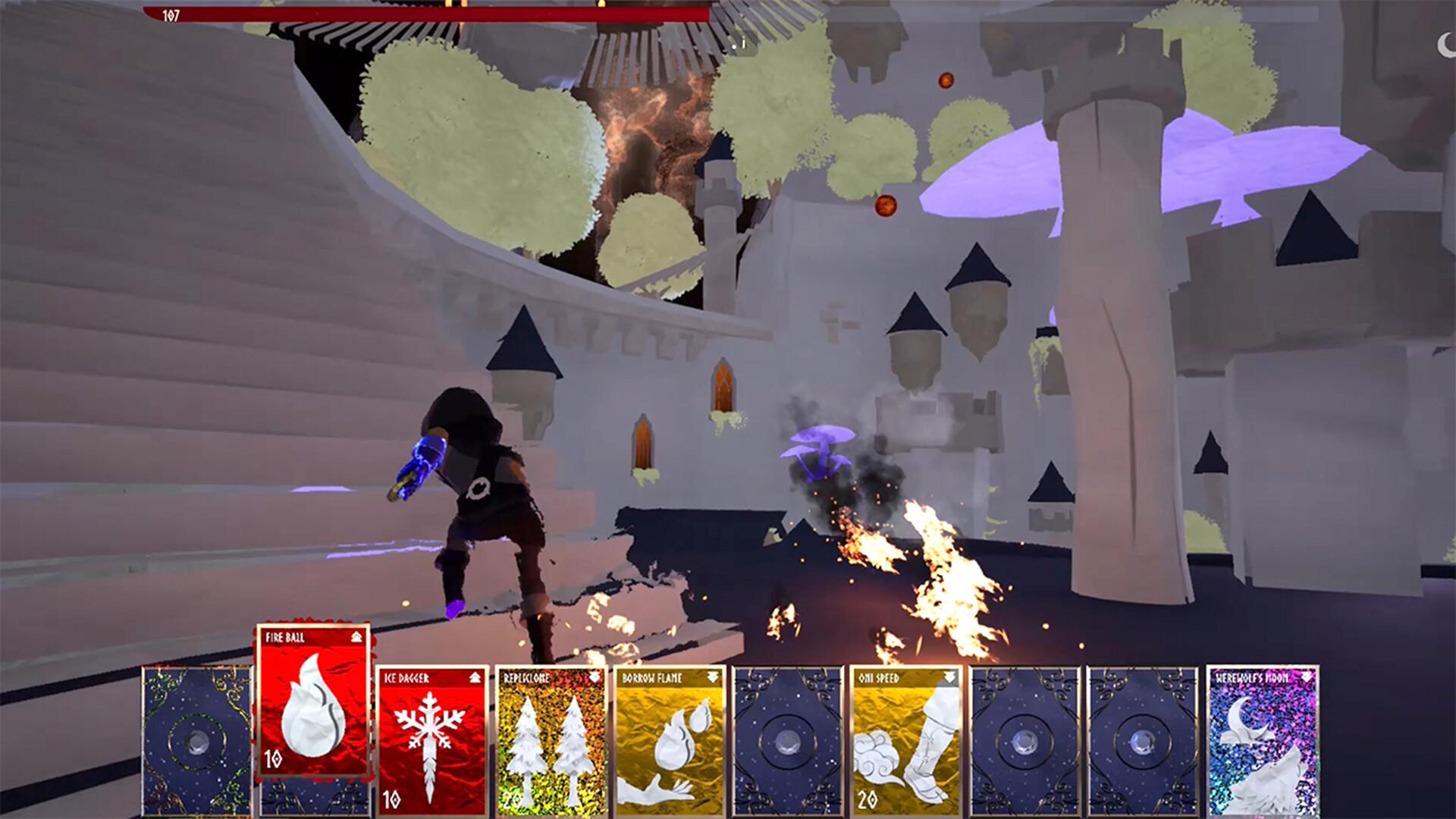Open the down chevron on Repleclone card
Screen dimensions: 1456x819
[594, 679]
